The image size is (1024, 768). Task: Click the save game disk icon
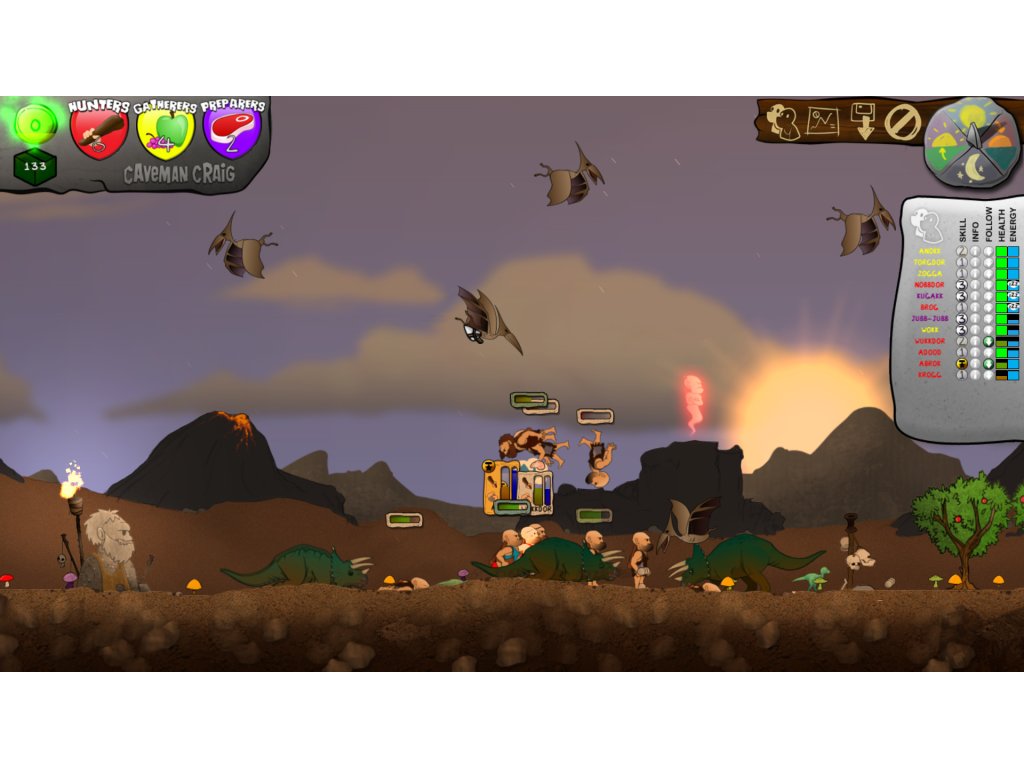(863, 121)
